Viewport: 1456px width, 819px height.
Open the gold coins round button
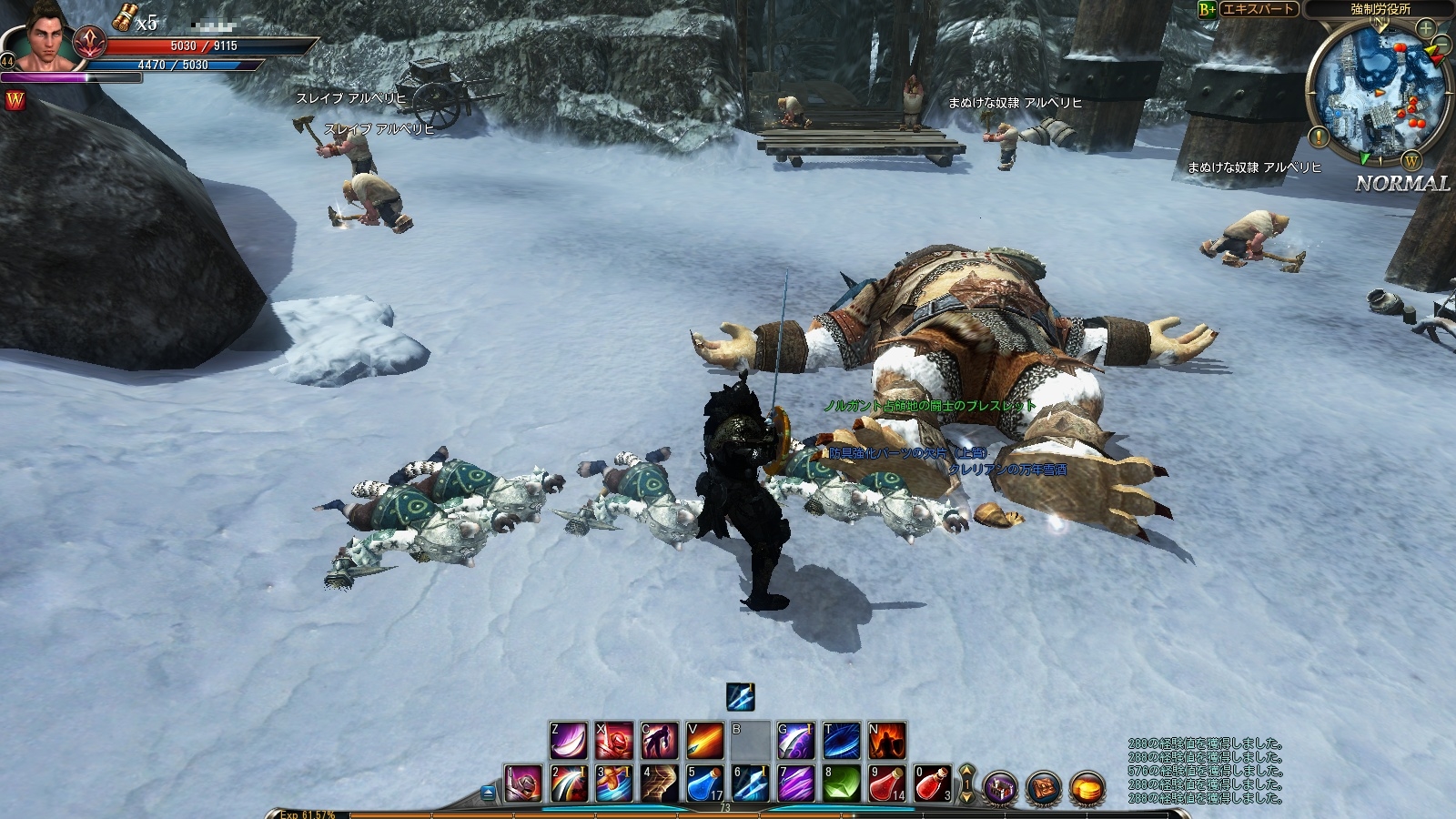pos(1087,786)
